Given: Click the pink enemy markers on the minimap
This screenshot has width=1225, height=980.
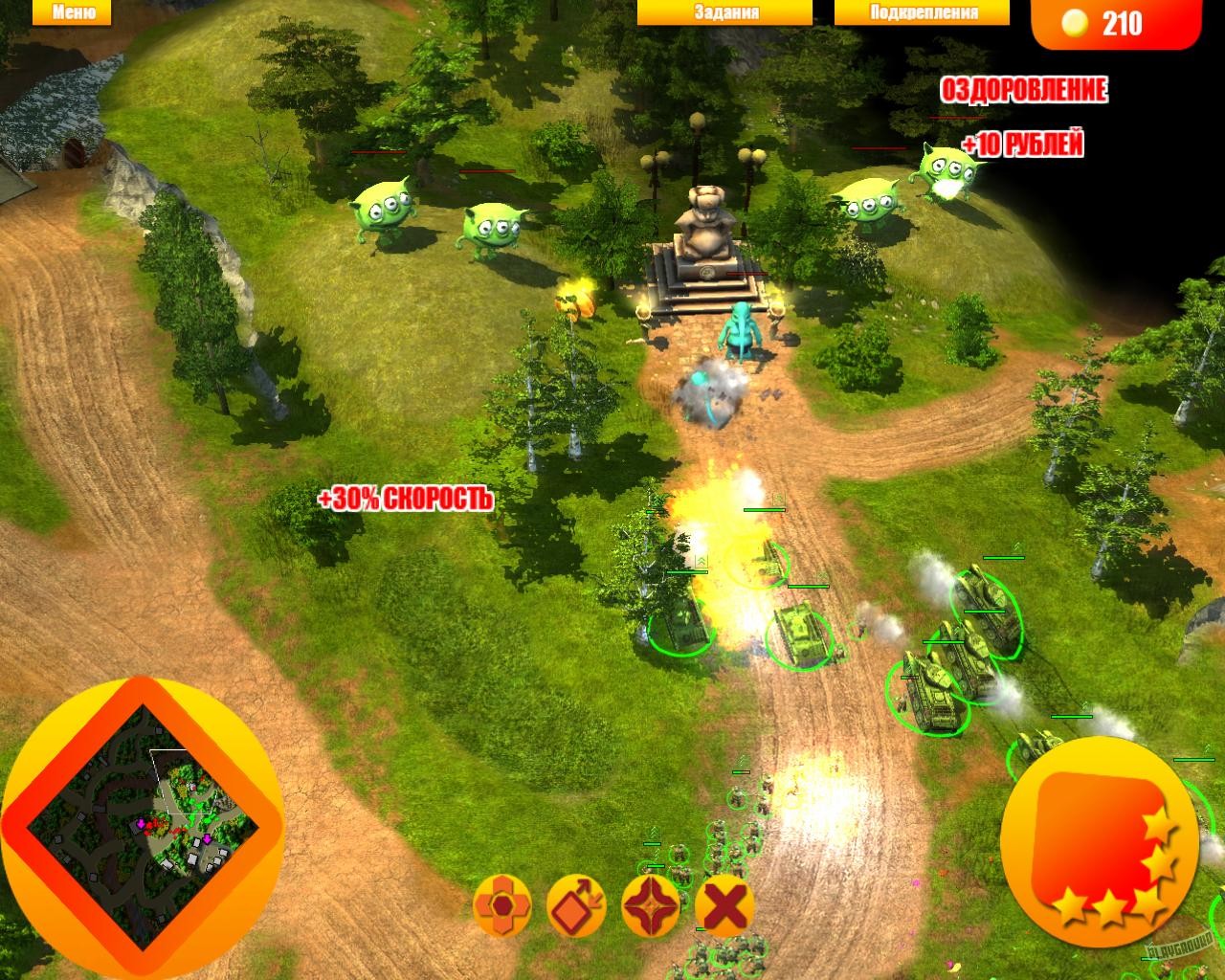Looking at the screenshot, I should click(x=142, y=823).
